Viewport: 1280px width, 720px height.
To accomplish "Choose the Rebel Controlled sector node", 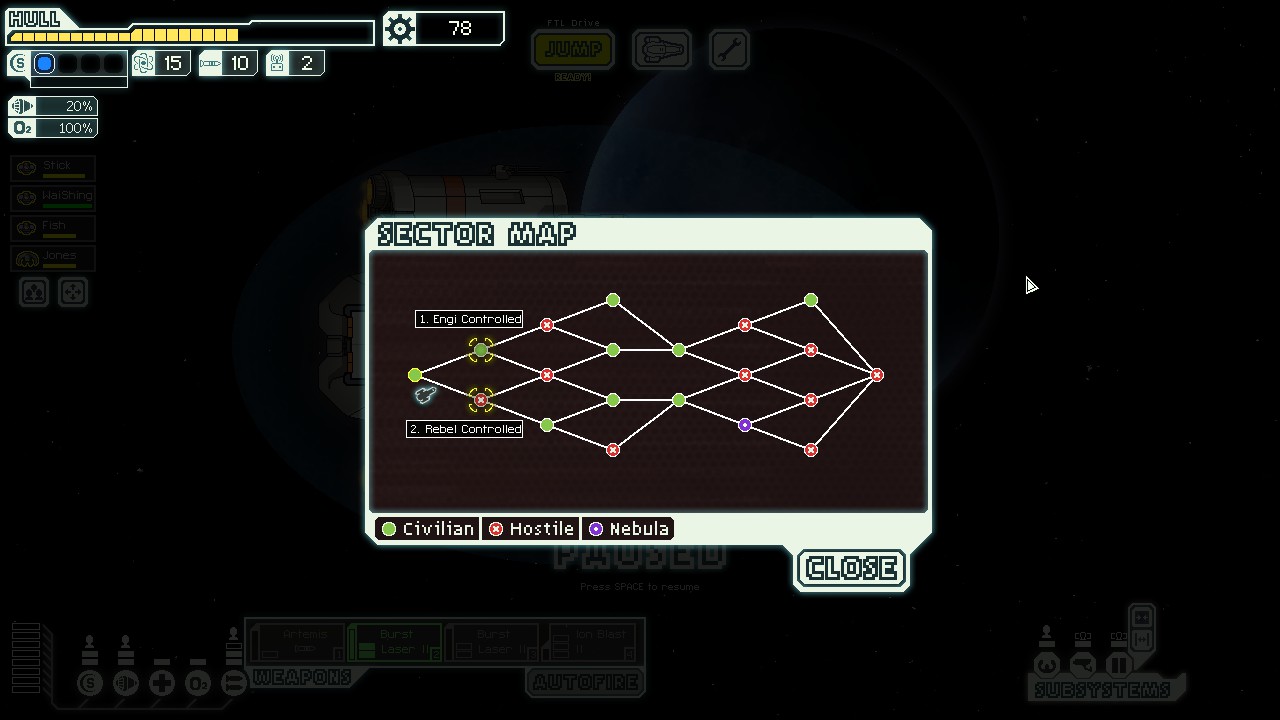I will pyautogui.click(x=481, y=400).
